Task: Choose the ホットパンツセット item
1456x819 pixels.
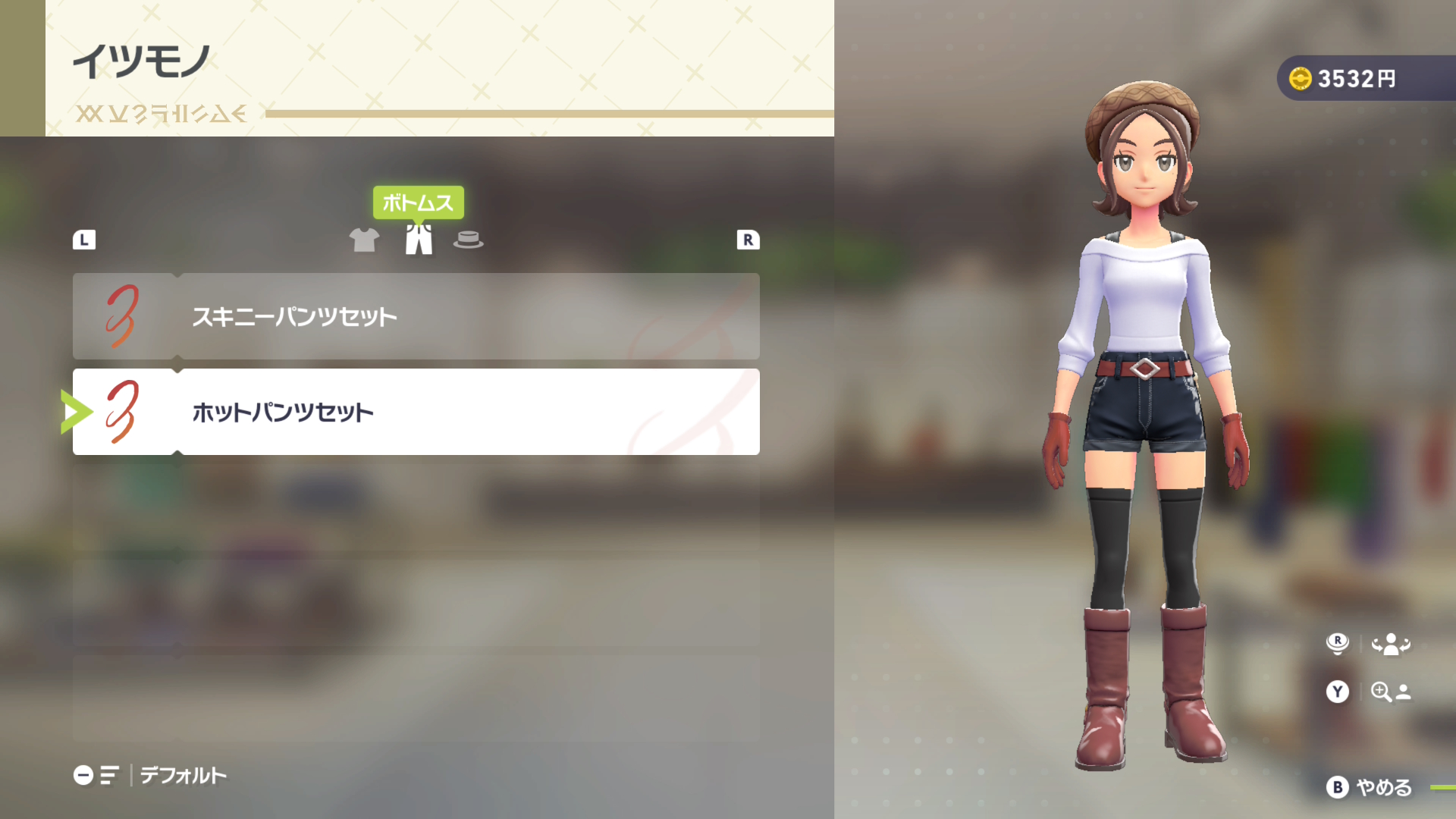Action: point(416,412)
